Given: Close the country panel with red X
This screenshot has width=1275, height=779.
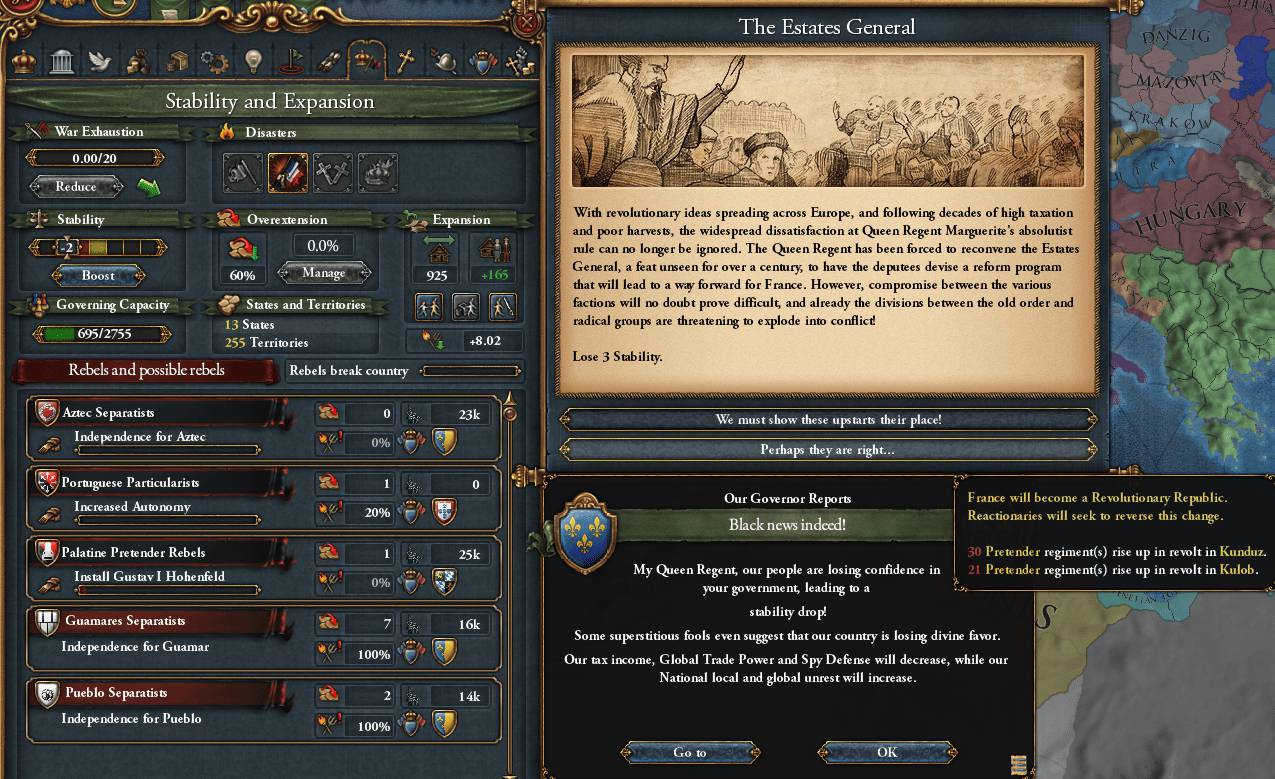Looking at the screenshot, I should point(528,22).
